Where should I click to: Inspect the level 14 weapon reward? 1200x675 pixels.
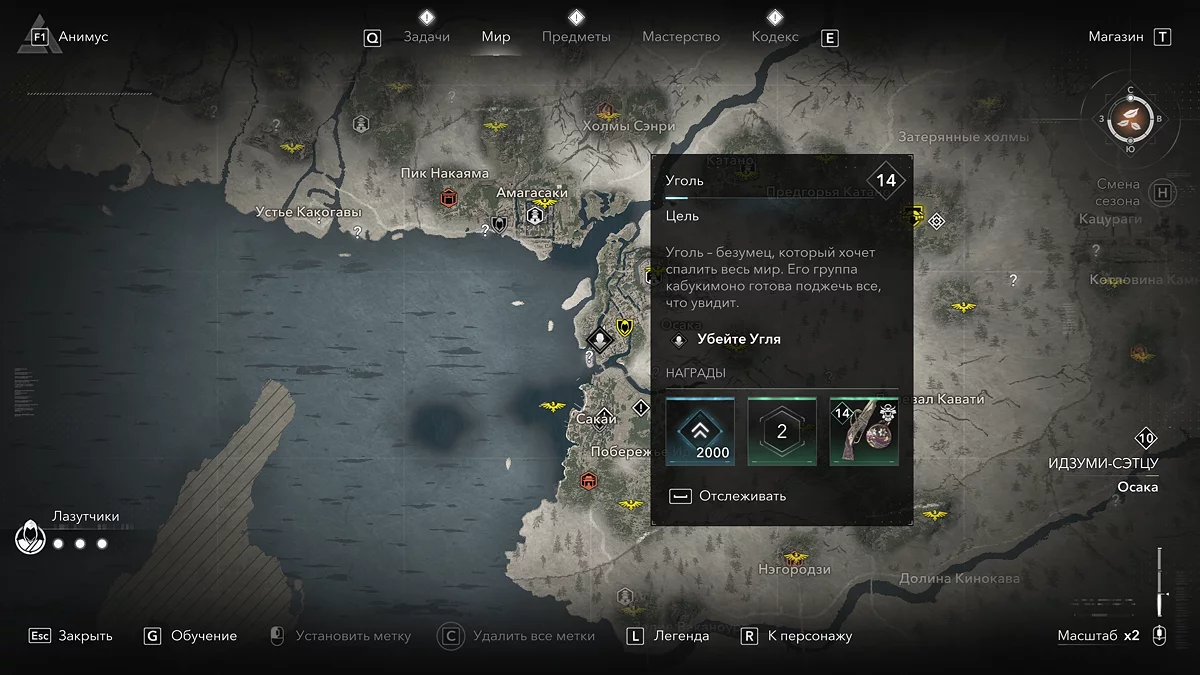click(864, 432)
